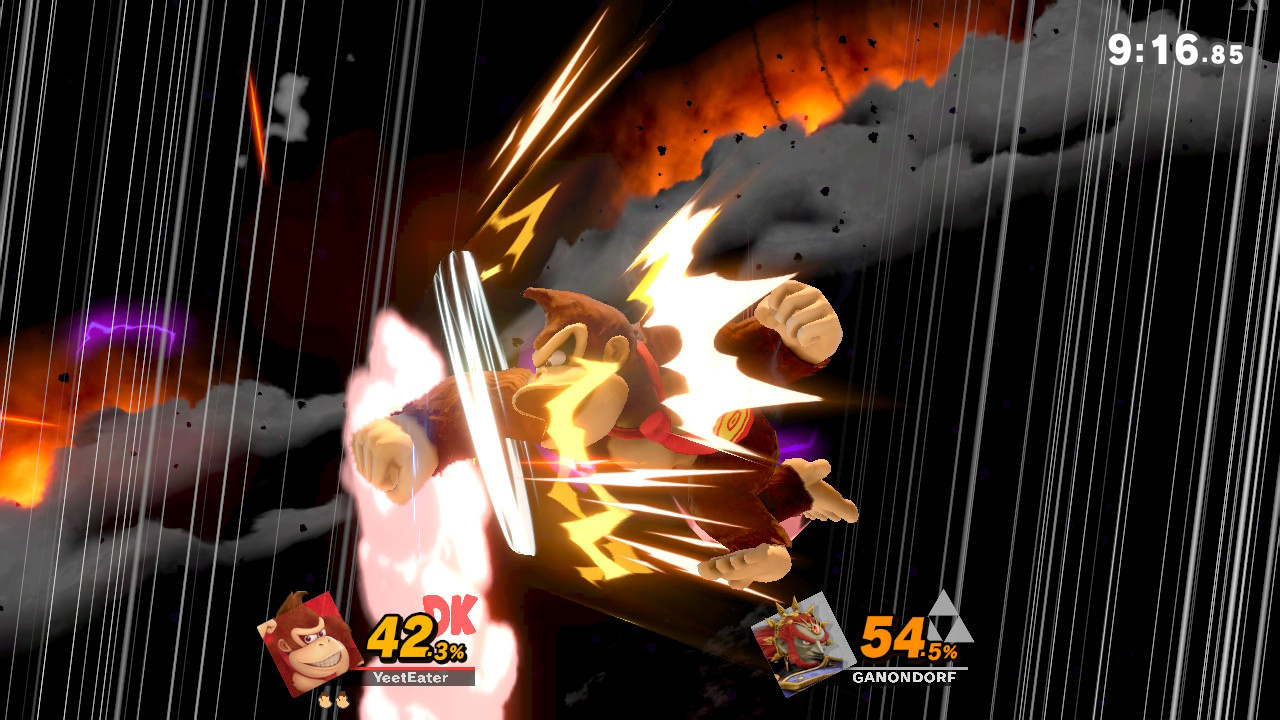Image resolution: width=1280 pixels, height=720 pixels.
Task: Select the GANONDORF name label
Action: pyautogui.click(x=903, y=675)
